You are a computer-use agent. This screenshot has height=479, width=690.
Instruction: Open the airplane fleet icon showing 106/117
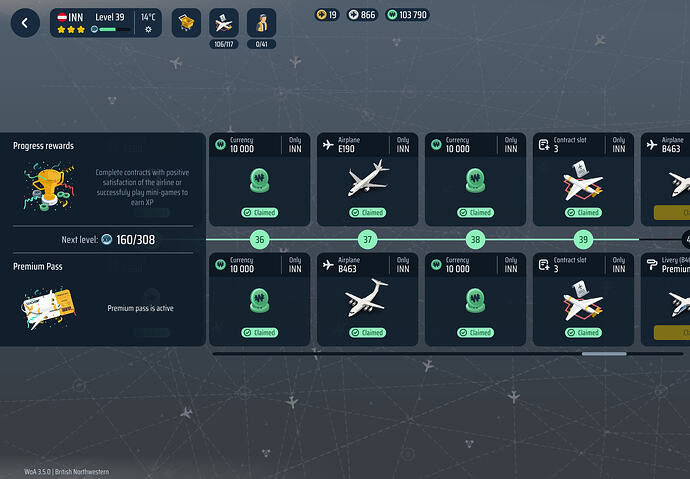[224, 23]
